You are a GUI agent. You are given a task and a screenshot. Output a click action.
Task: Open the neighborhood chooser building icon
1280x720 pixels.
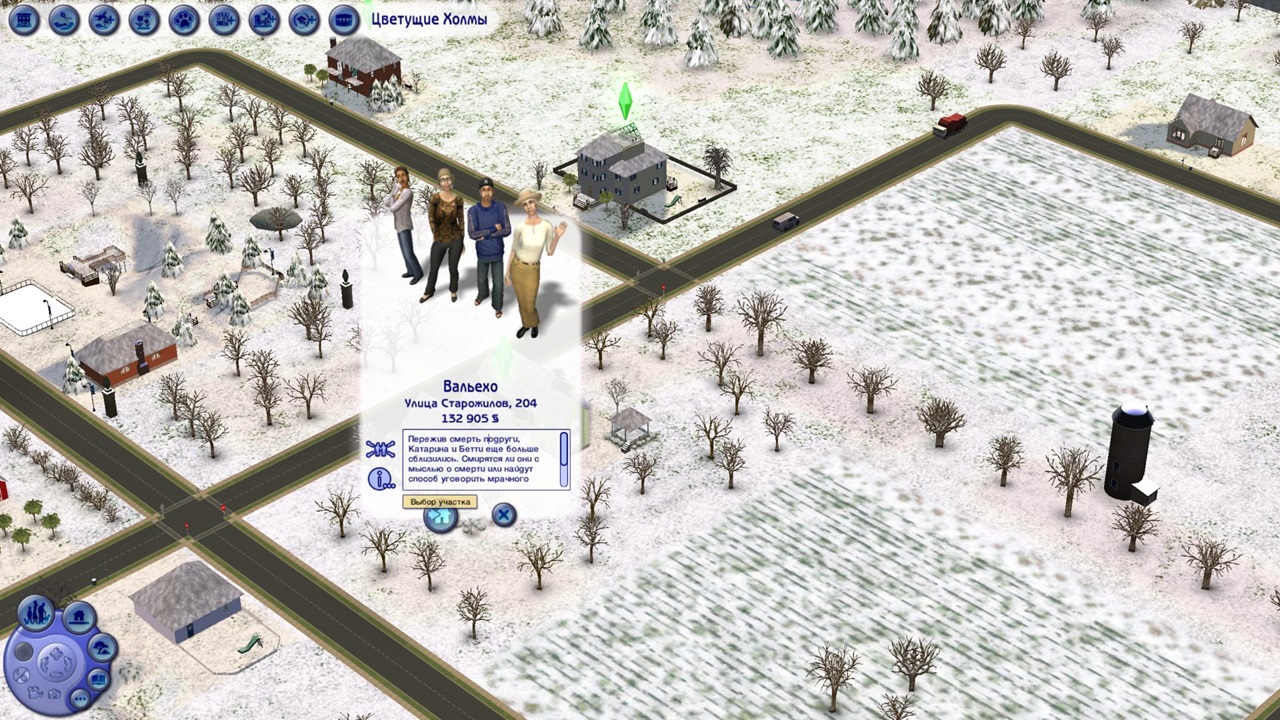(22, 20)
